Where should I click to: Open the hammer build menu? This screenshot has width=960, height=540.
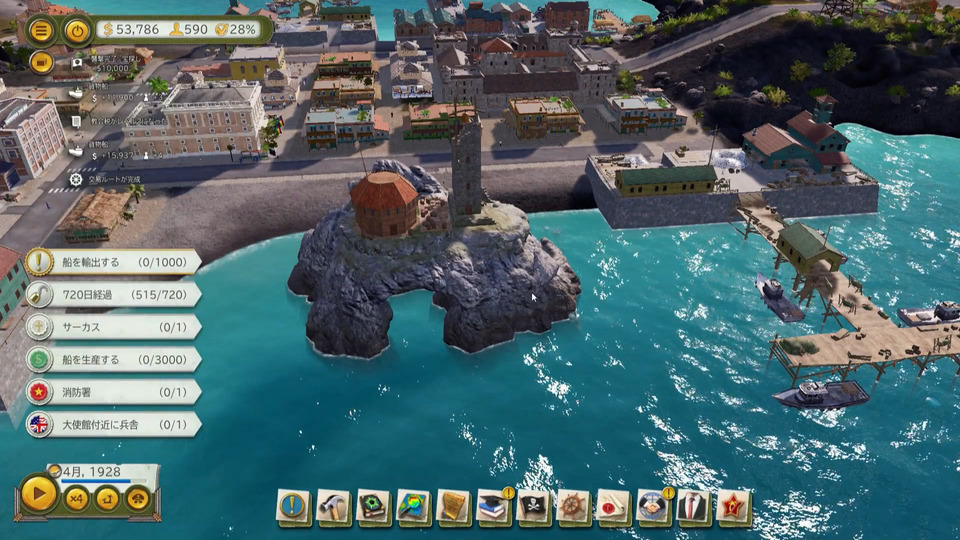tap(334, 506)
